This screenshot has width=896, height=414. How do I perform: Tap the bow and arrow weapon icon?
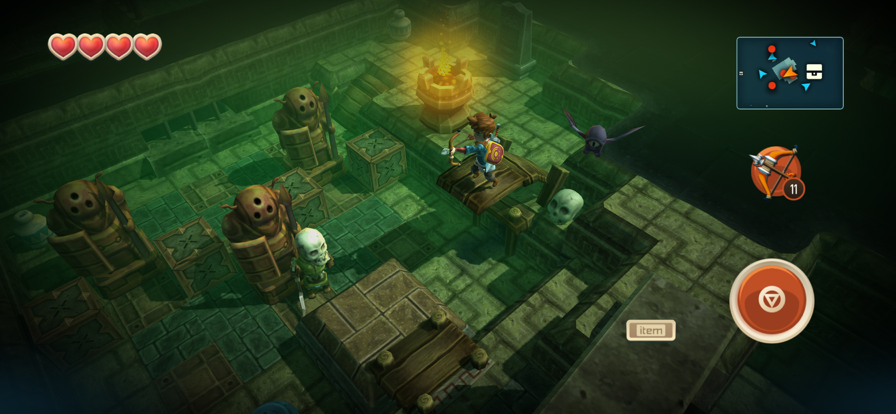[776, 172]
